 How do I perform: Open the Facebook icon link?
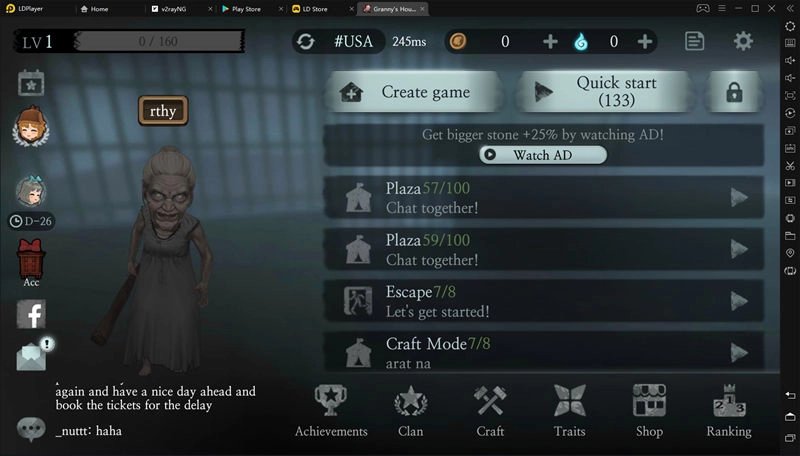[x=31, y=314]
